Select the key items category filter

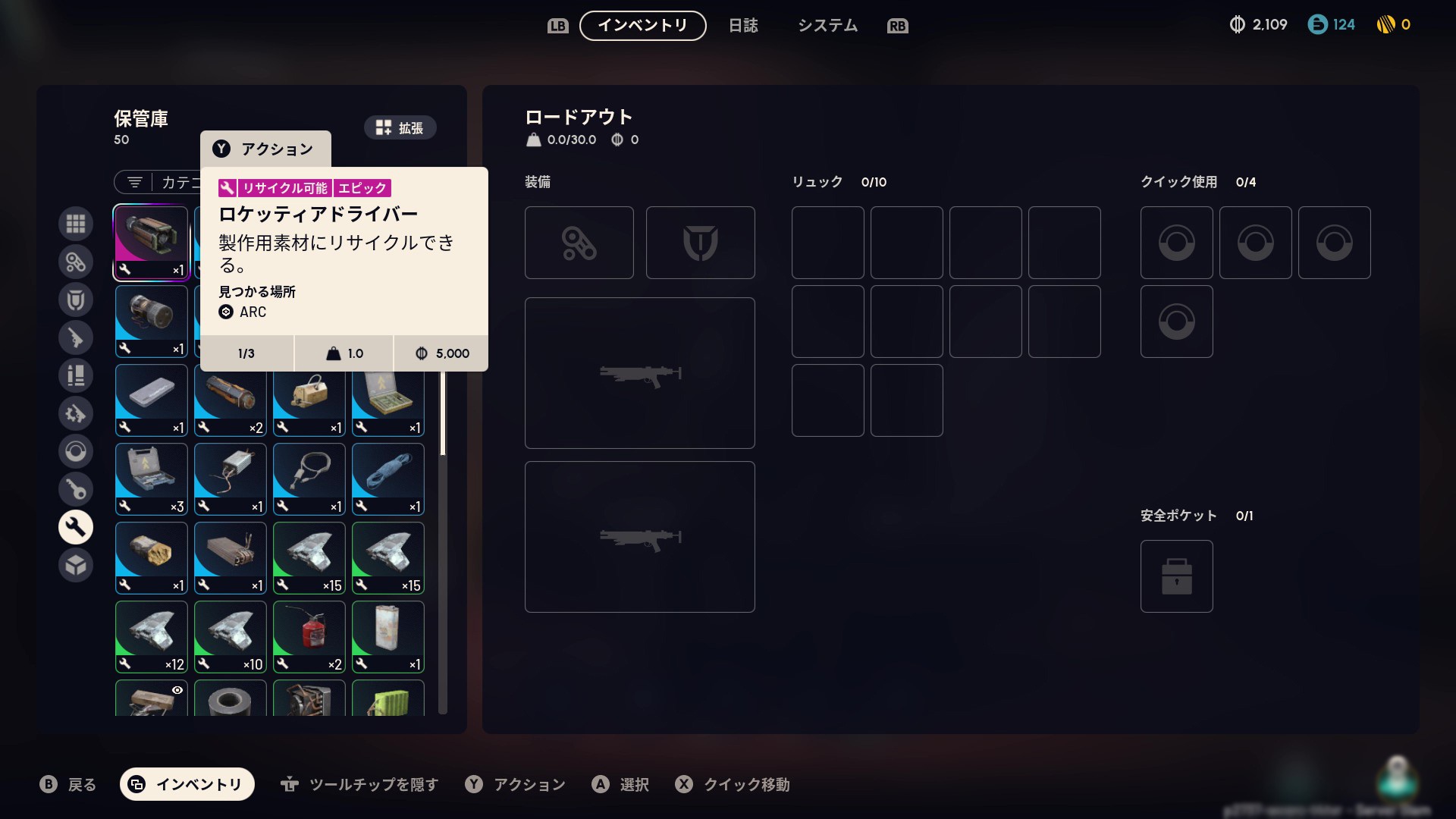(x=76, y=489)
